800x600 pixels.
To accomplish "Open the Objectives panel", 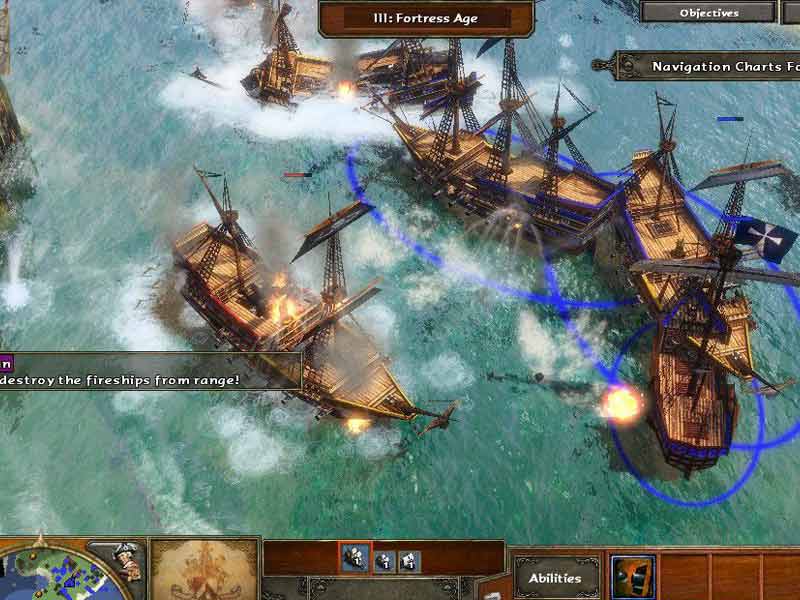I will click(709, 13).
